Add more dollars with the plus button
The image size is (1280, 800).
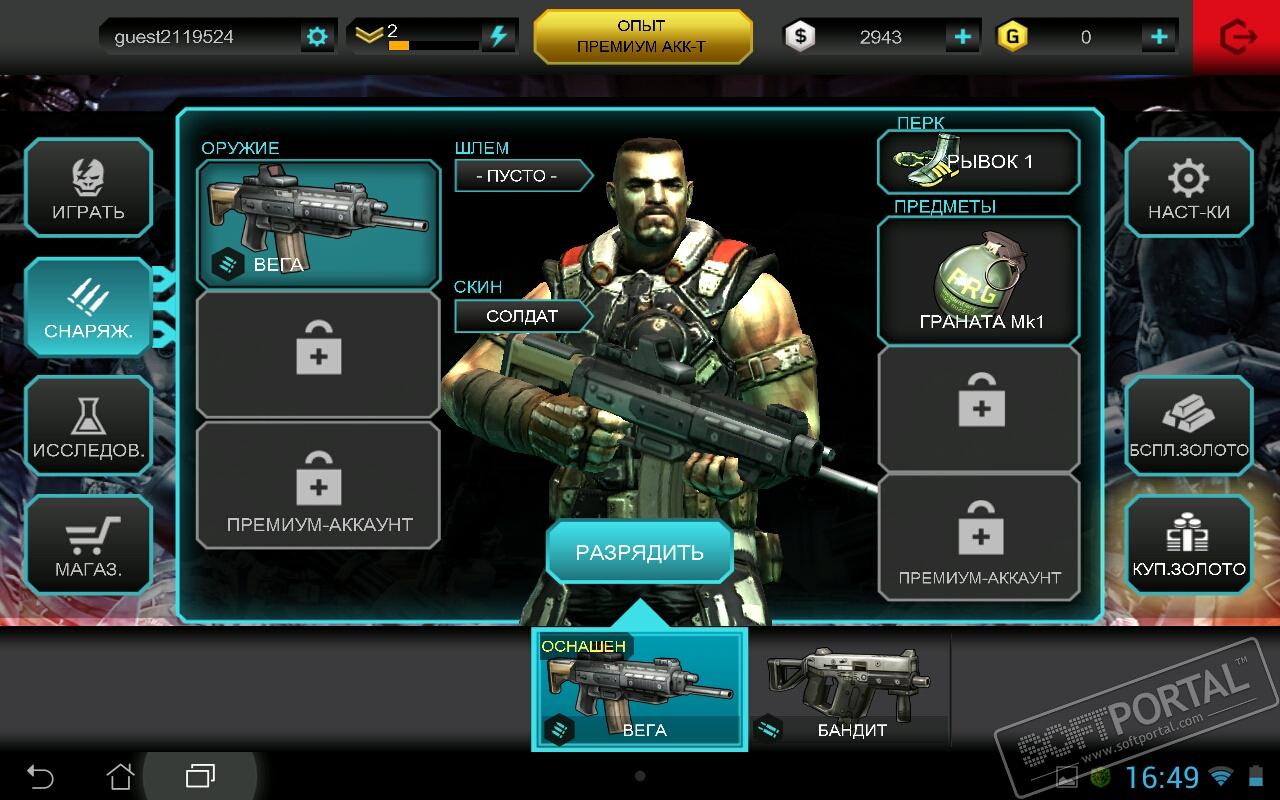pos(962,37)
